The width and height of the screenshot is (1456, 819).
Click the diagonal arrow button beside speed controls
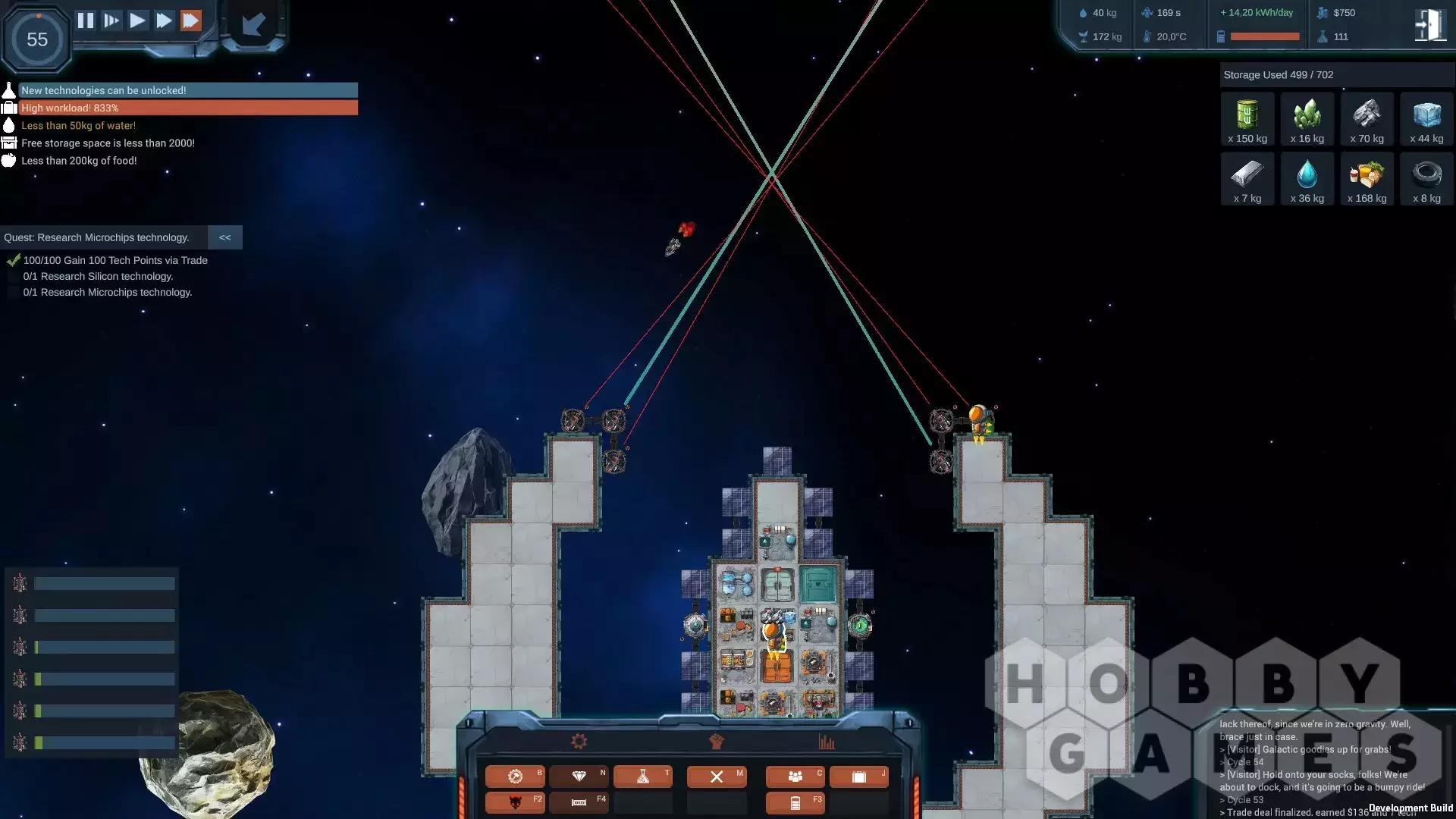(x=253, y=25)
